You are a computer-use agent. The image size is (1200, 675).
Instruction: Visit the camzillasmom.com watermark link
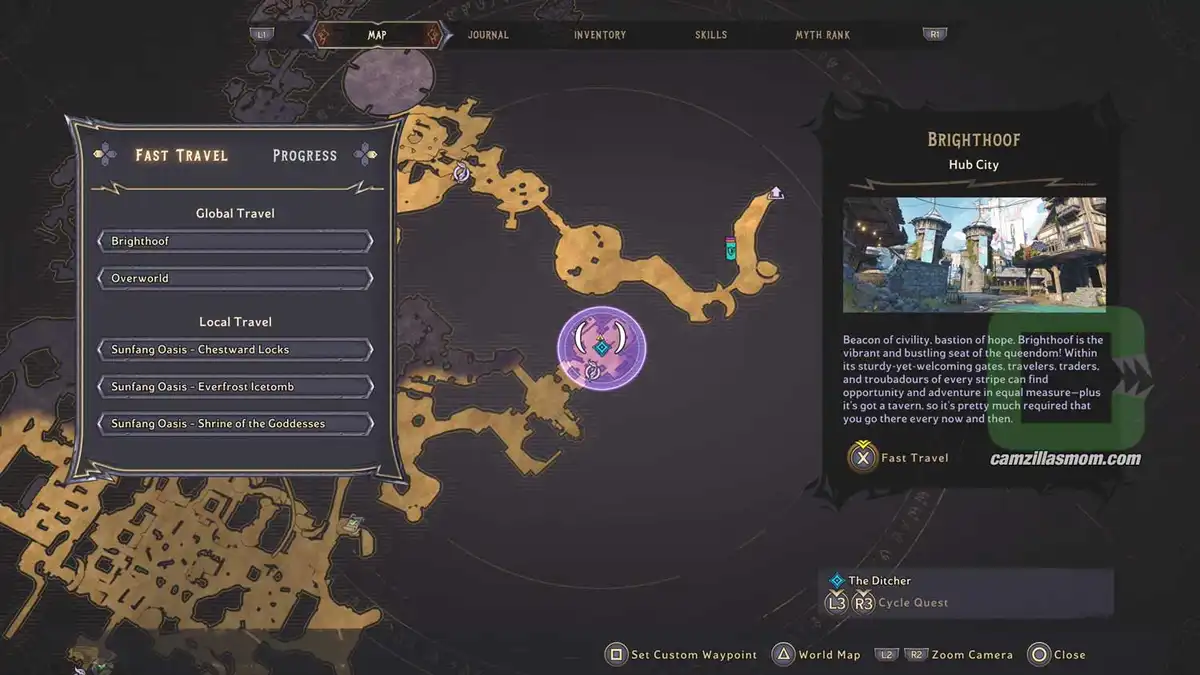1065,460
